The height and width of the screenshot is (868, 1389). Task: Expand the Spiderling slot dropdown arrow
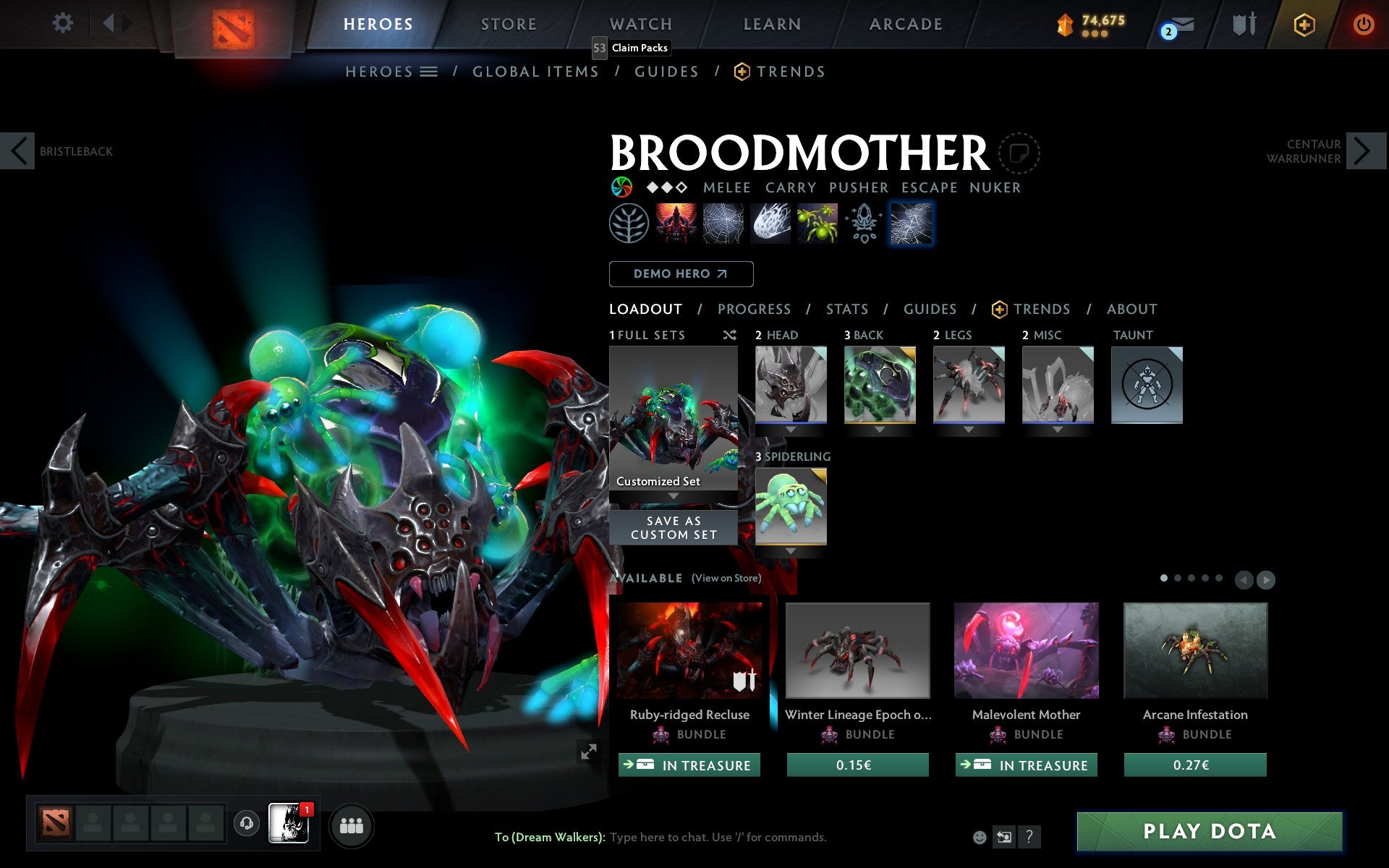(789, 551)
